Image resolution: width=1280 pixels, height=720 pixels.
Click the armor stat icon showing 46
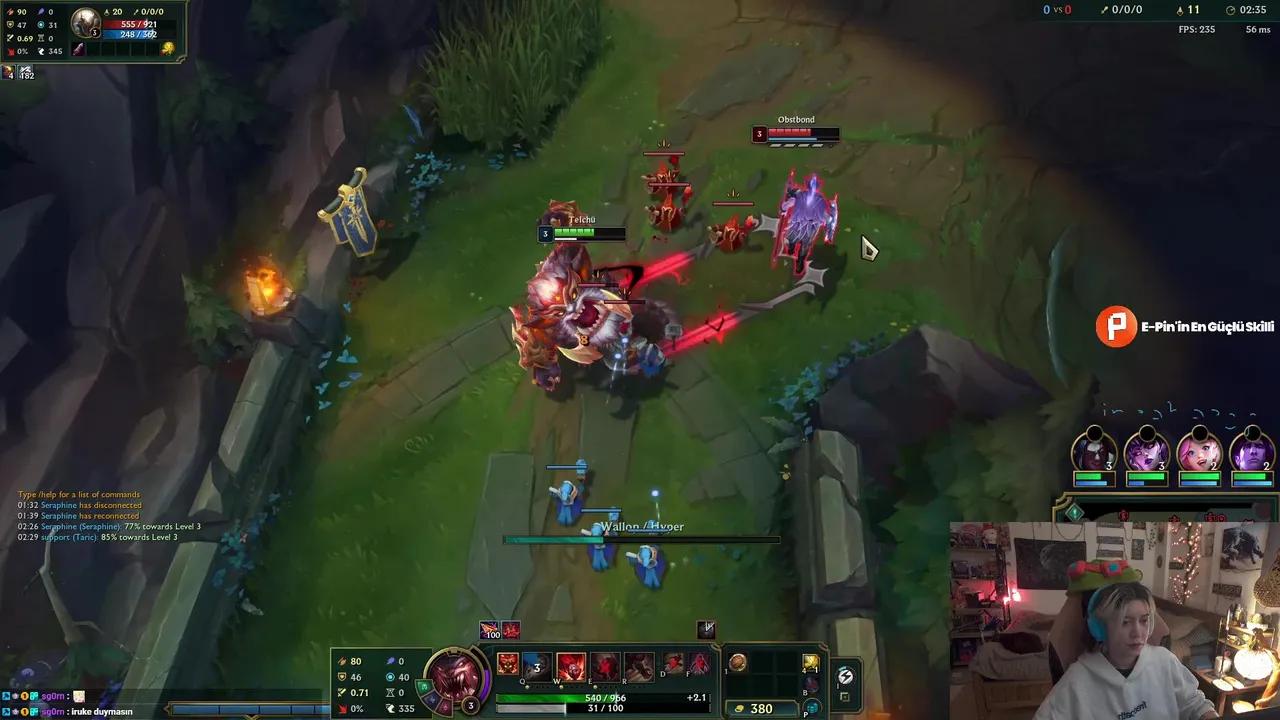pyautogui.click(x=342, y=676)
